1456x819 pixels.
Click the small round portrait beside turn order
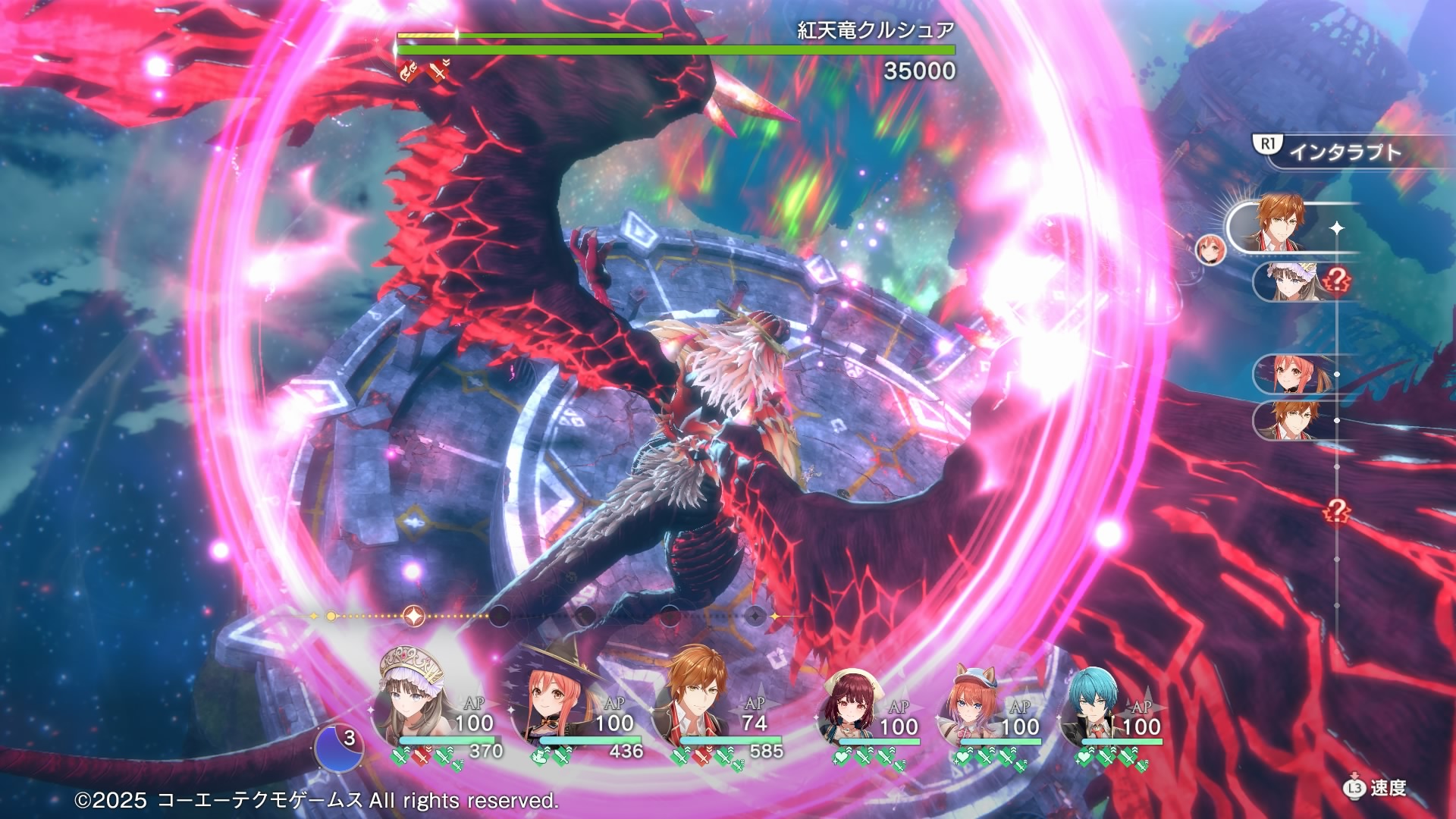click(1210, 249)
